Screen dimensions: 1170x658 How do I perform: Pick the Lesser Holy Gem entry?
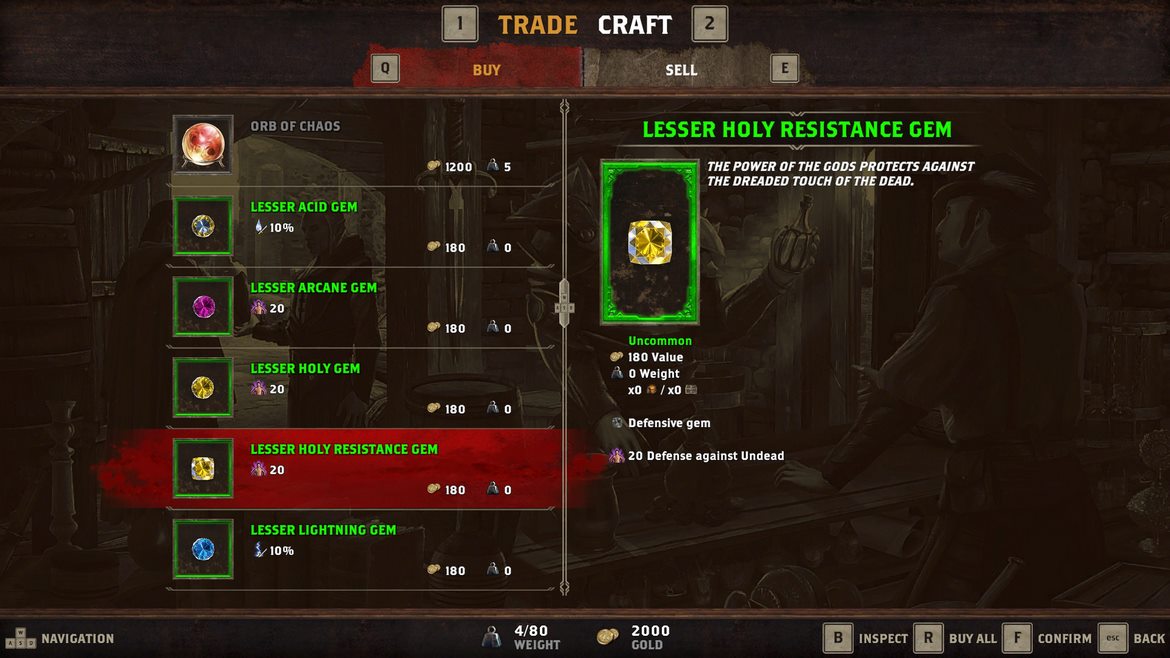pos(362,388)
